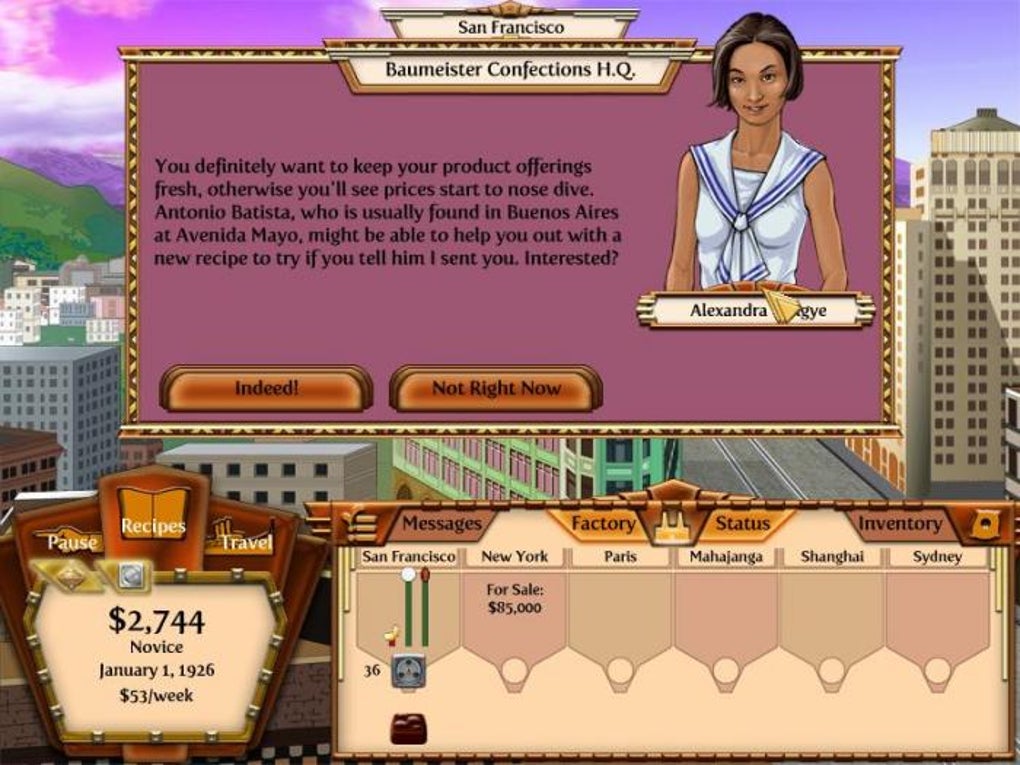Switch to the Messages tab

tap(441, 523)
